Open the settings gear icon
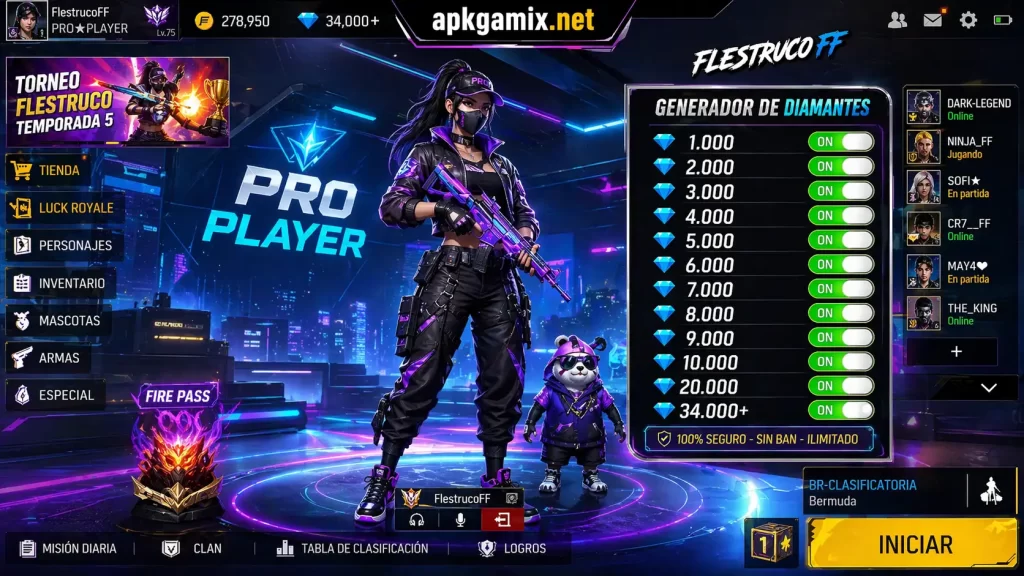Image resolution: width=1024 pixels, height=576 pixels. 968,20
